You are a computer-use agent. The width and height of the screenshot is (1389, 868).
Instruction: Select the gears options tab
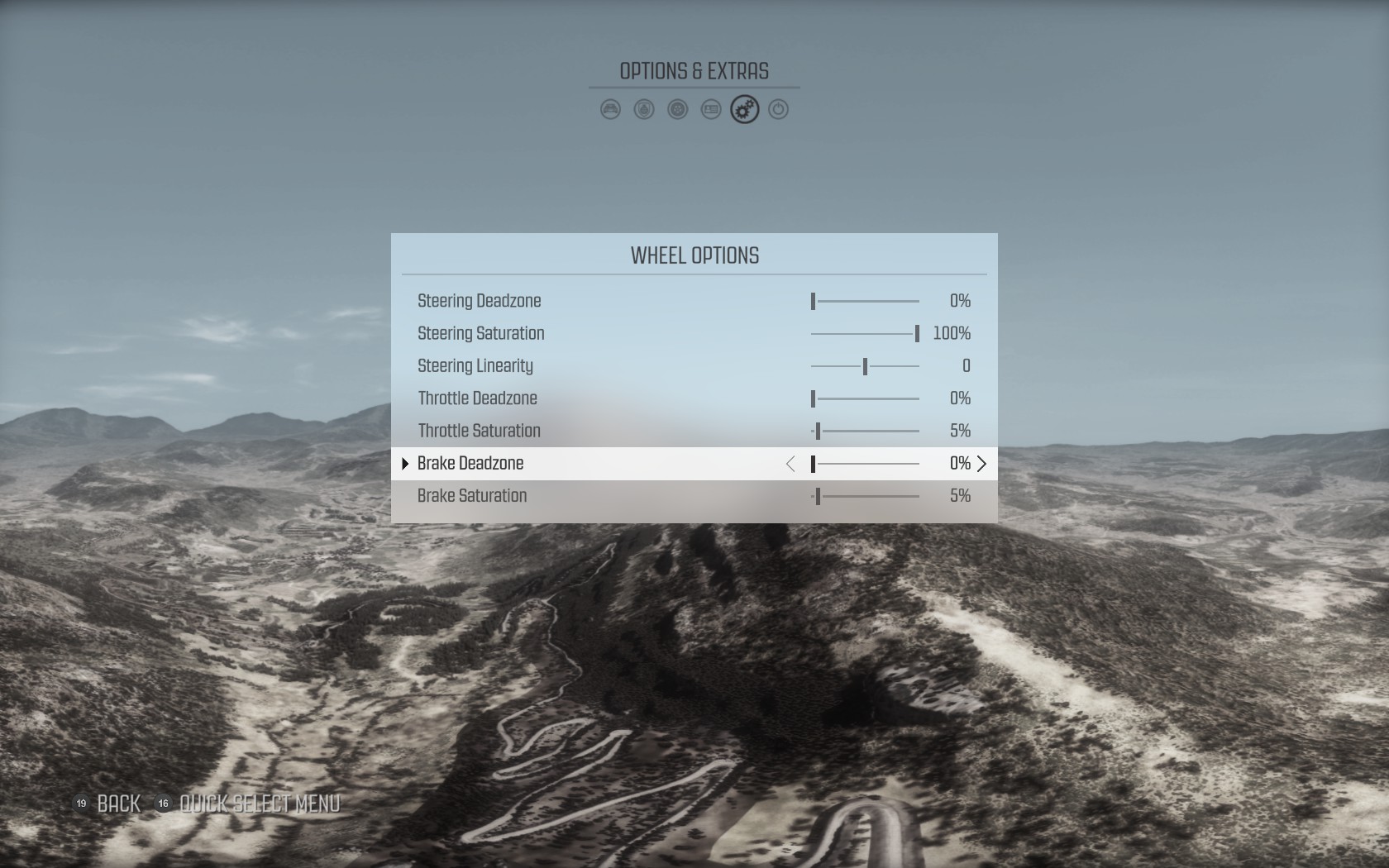coord(745,109)
